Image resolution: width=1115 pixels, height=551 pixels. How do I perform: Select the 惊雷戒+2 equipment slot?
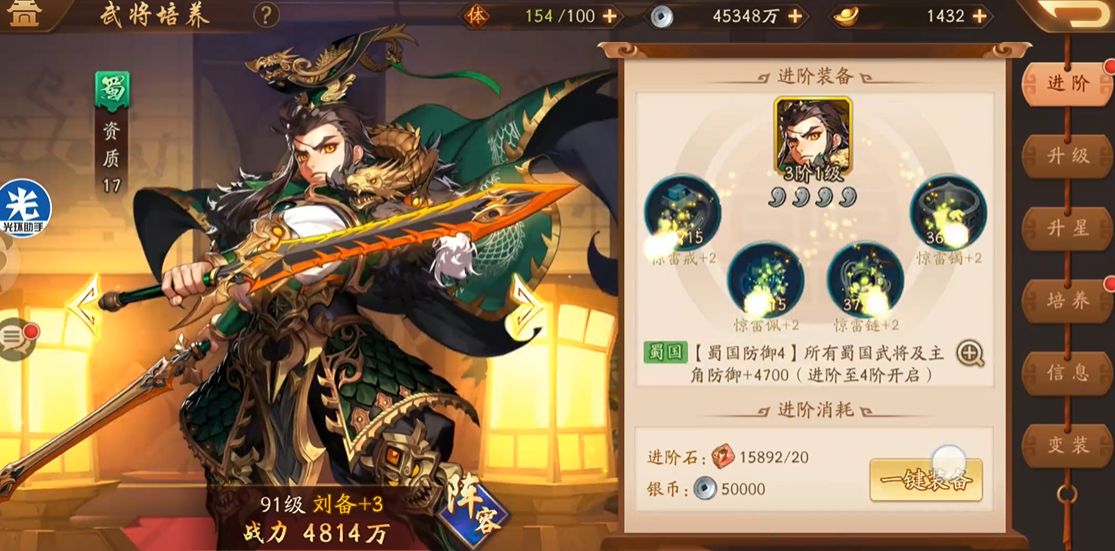coord(683,213)
